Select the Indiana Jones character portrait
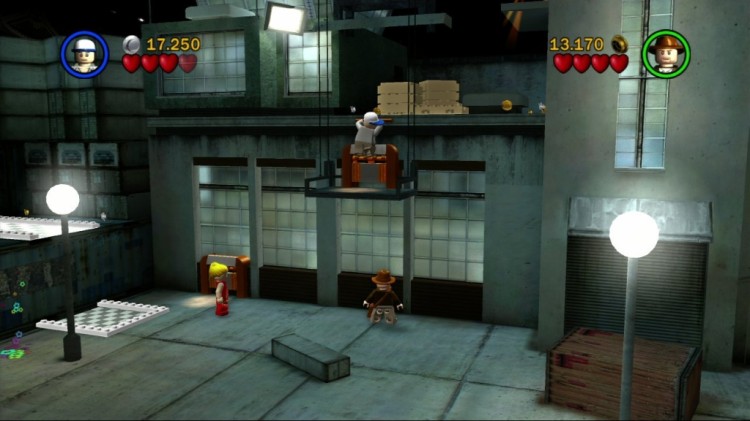 click(x=665, y=54)
